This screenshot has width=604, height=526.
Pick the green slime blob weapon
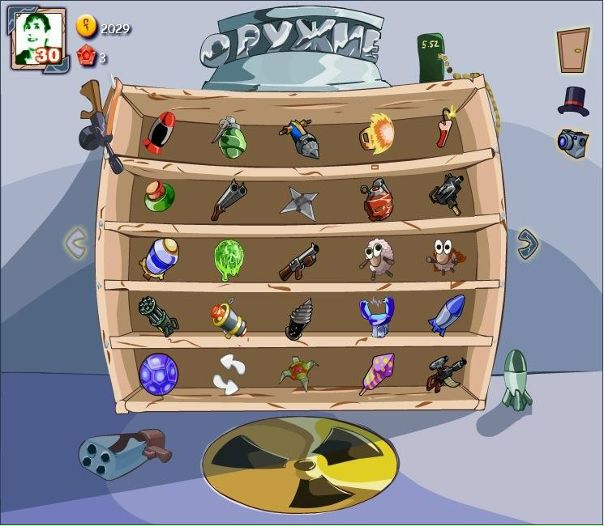pos(229,257)
